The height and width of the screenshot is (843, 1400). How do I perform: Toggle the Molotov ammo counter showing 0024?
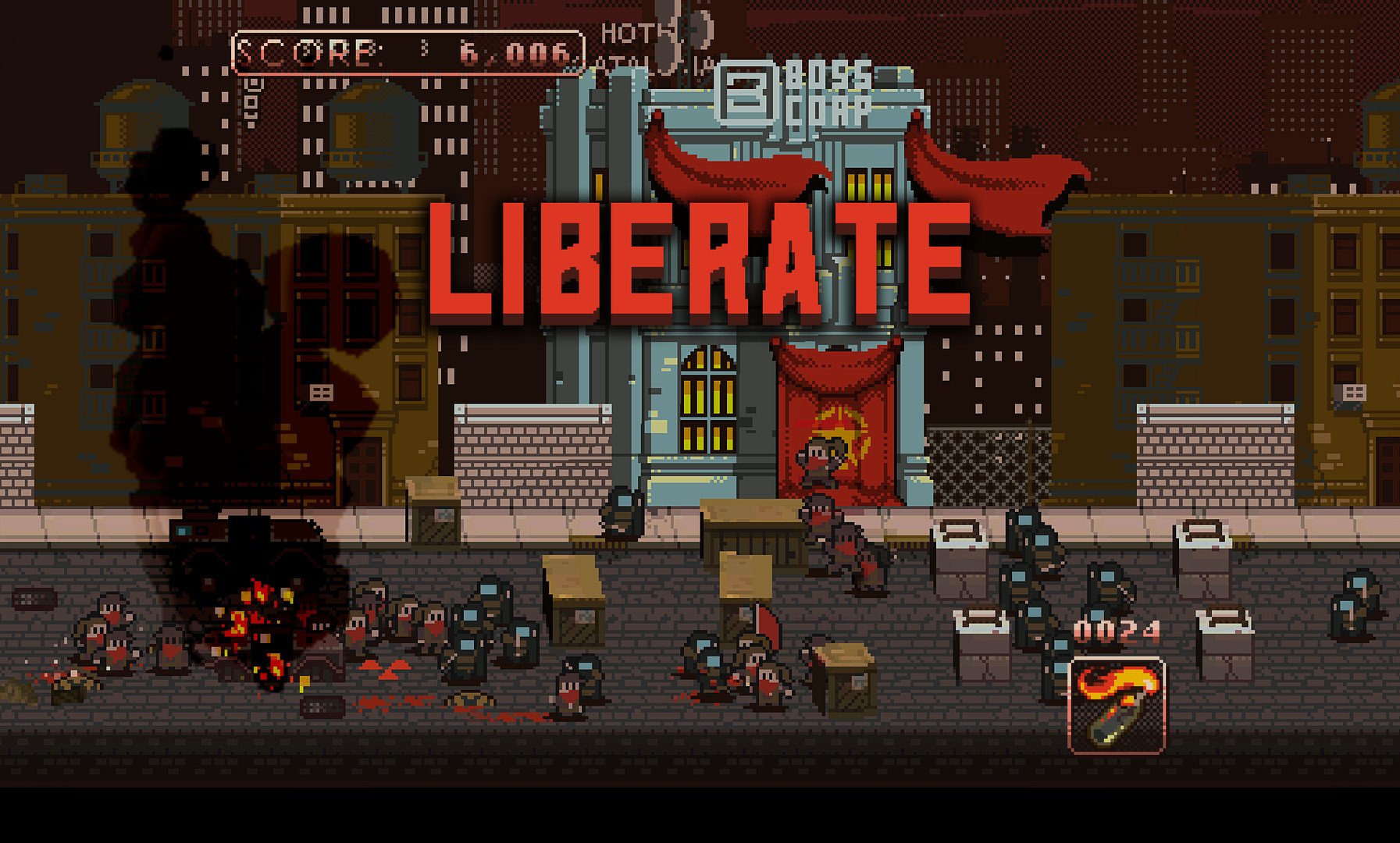click(1117, 628)
